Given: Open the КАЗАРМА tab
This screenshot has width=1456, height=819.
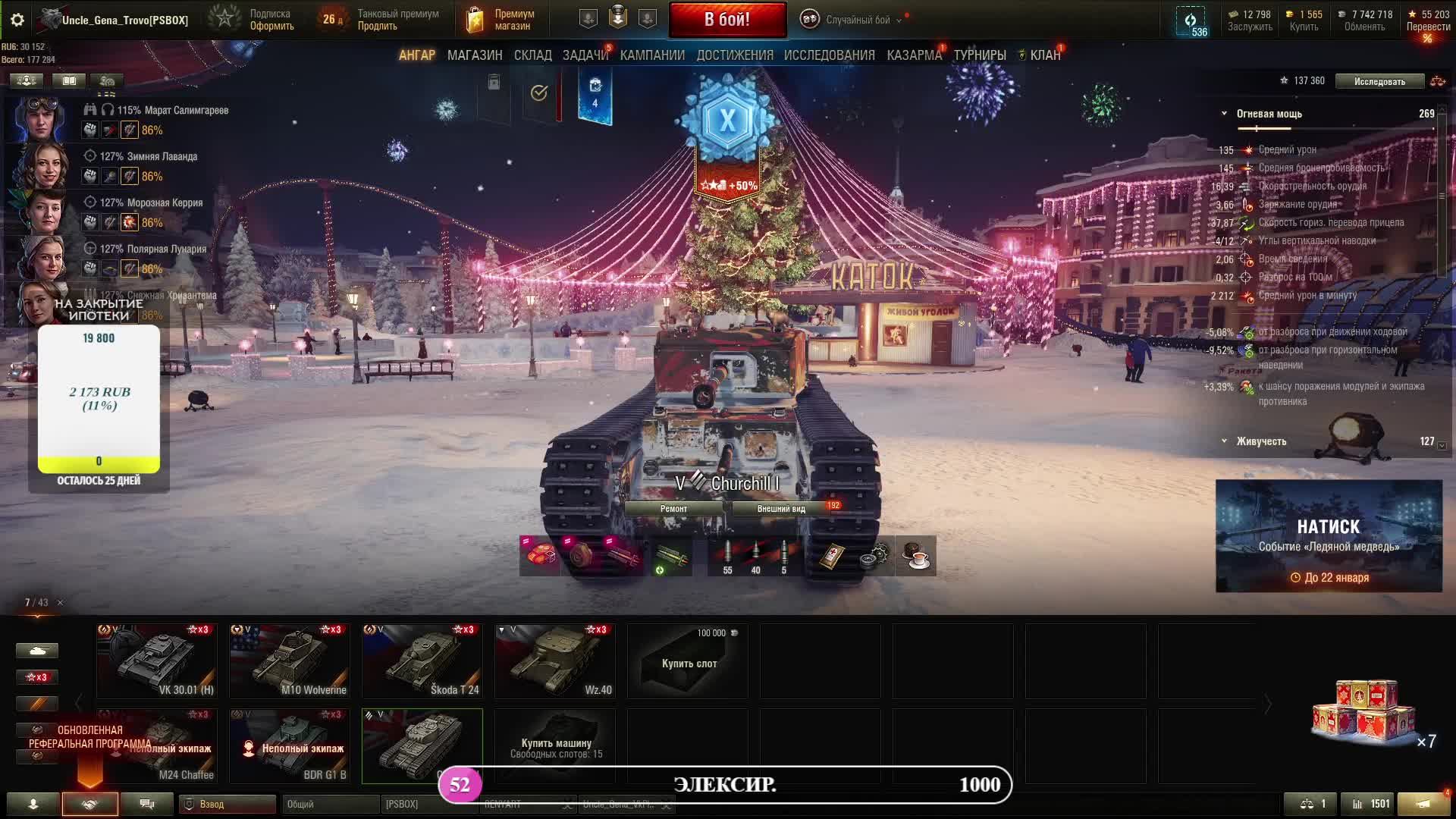Looking at the screenshot, I should coord(914,55).
